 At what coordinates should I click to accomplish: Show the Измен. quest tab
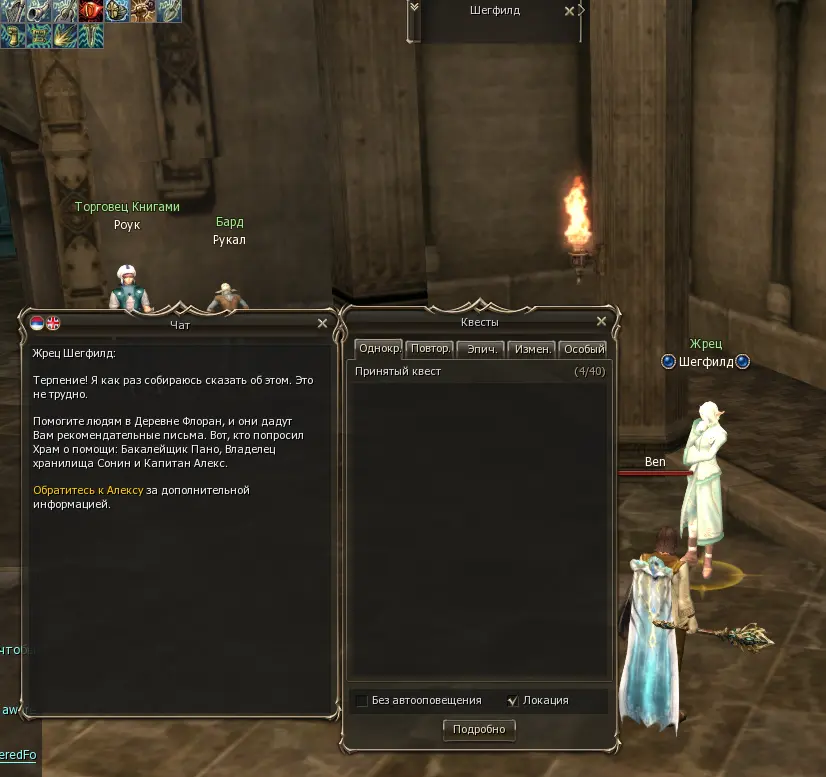click(532, 349)
